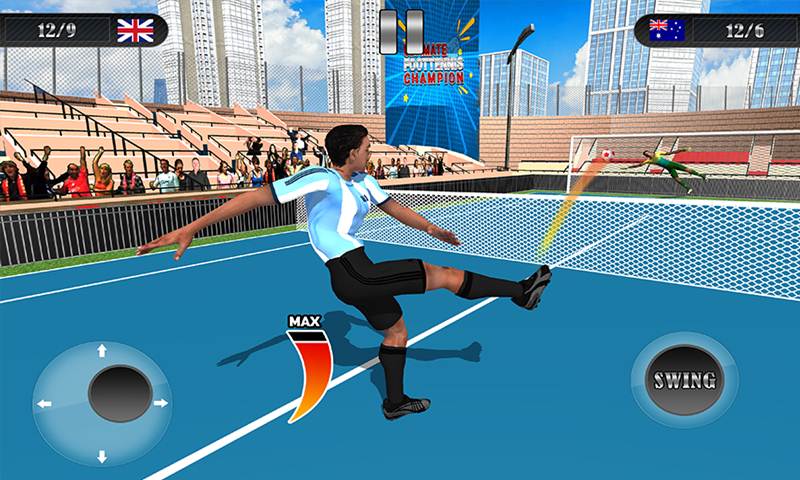Viewport: 800px width, 480px height.
Task: Tap the joystick's left arrow
Action: coord(44,404)
